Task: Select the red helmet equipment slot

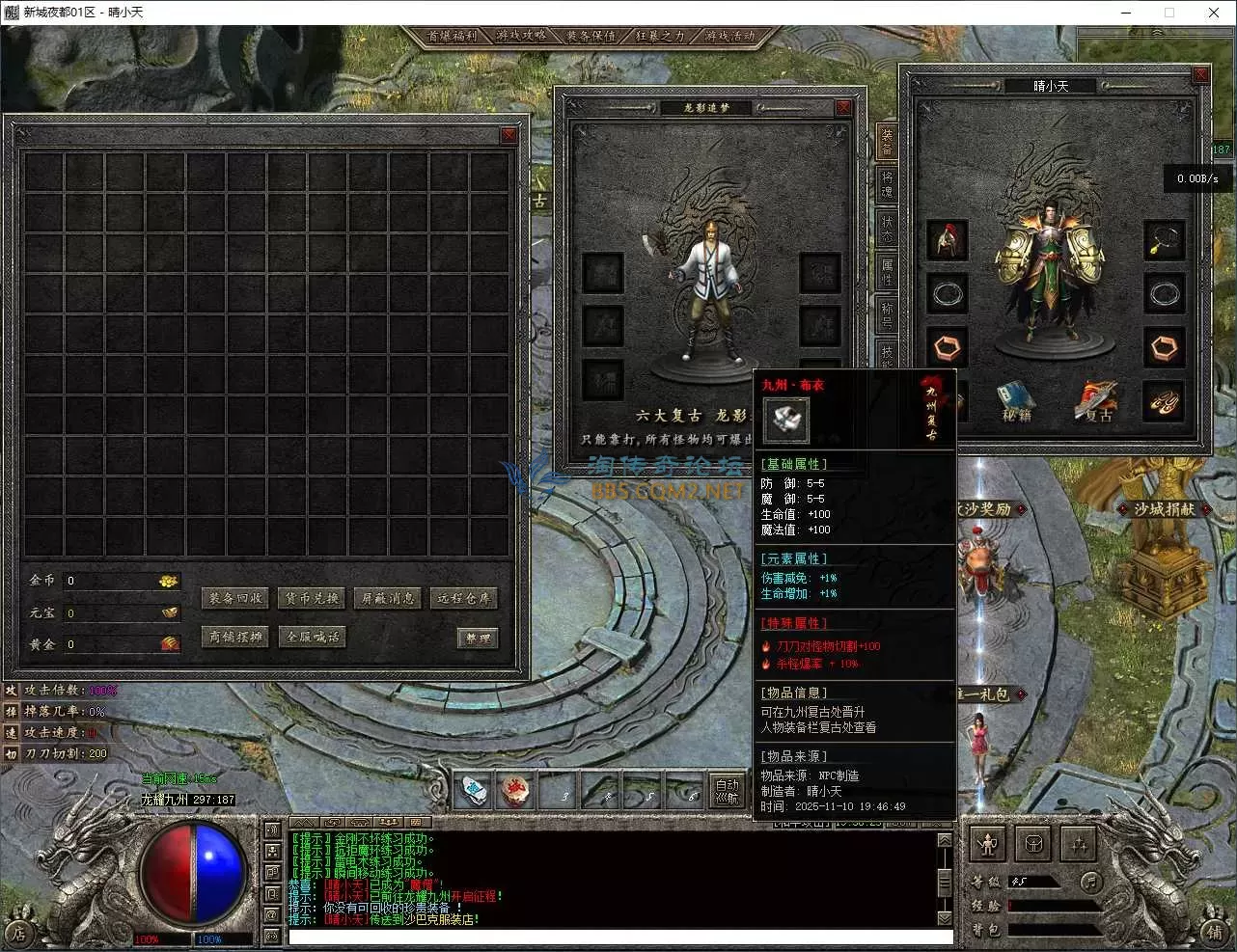Action: click(x=947, y=241)
